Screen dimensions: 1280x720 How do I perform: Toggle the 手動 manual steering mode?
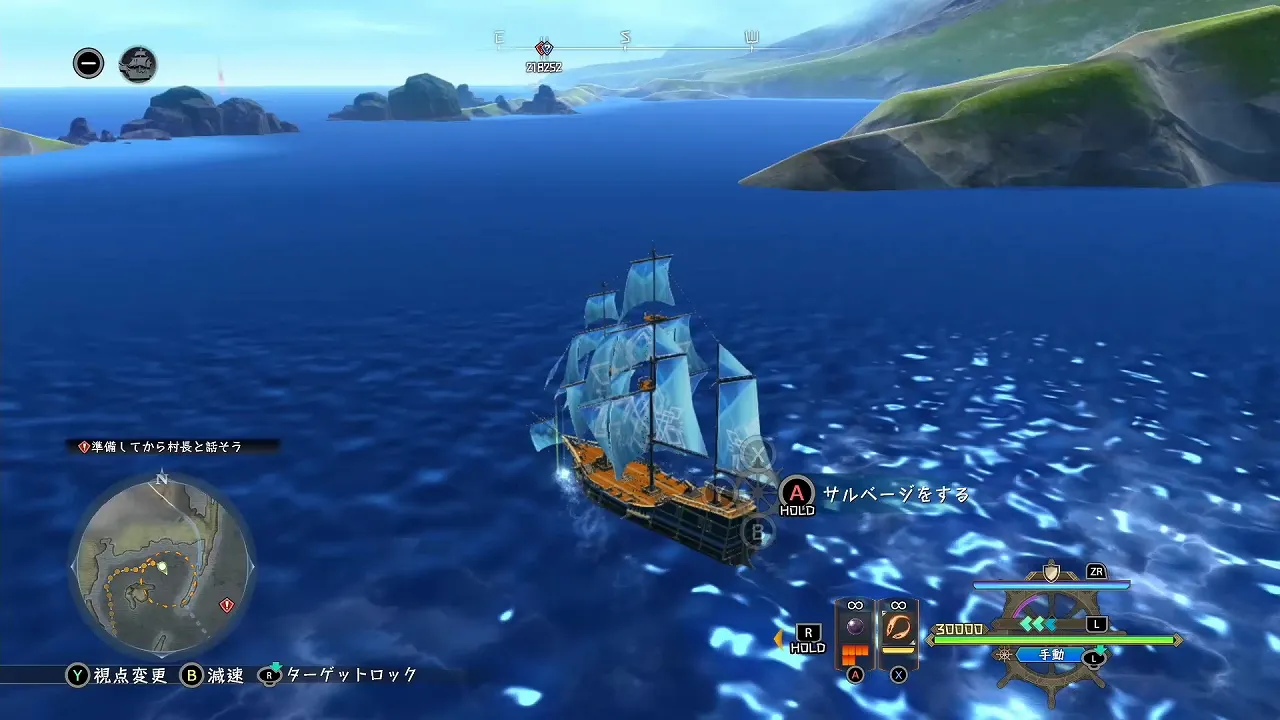click(1051, 655)
